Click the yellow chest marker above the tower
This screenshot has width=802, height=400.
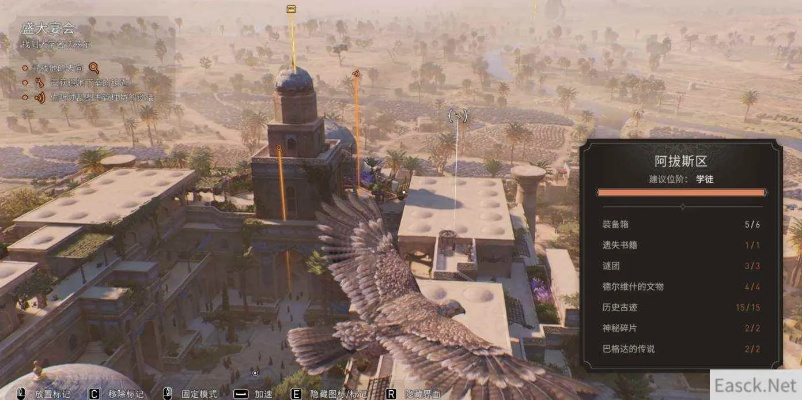click(x=291, y=9)
